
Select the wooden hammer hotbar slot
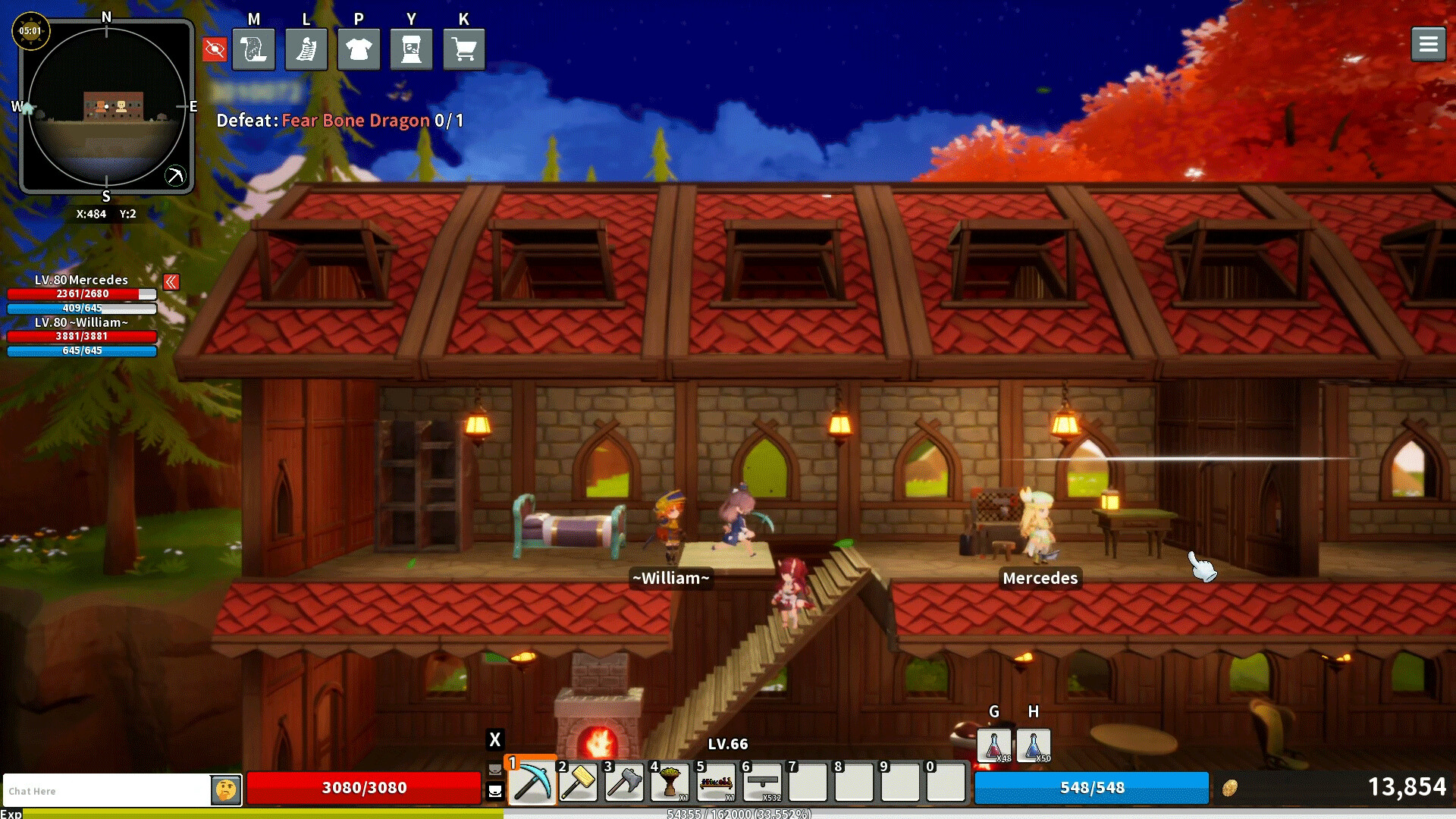point(578,783)
